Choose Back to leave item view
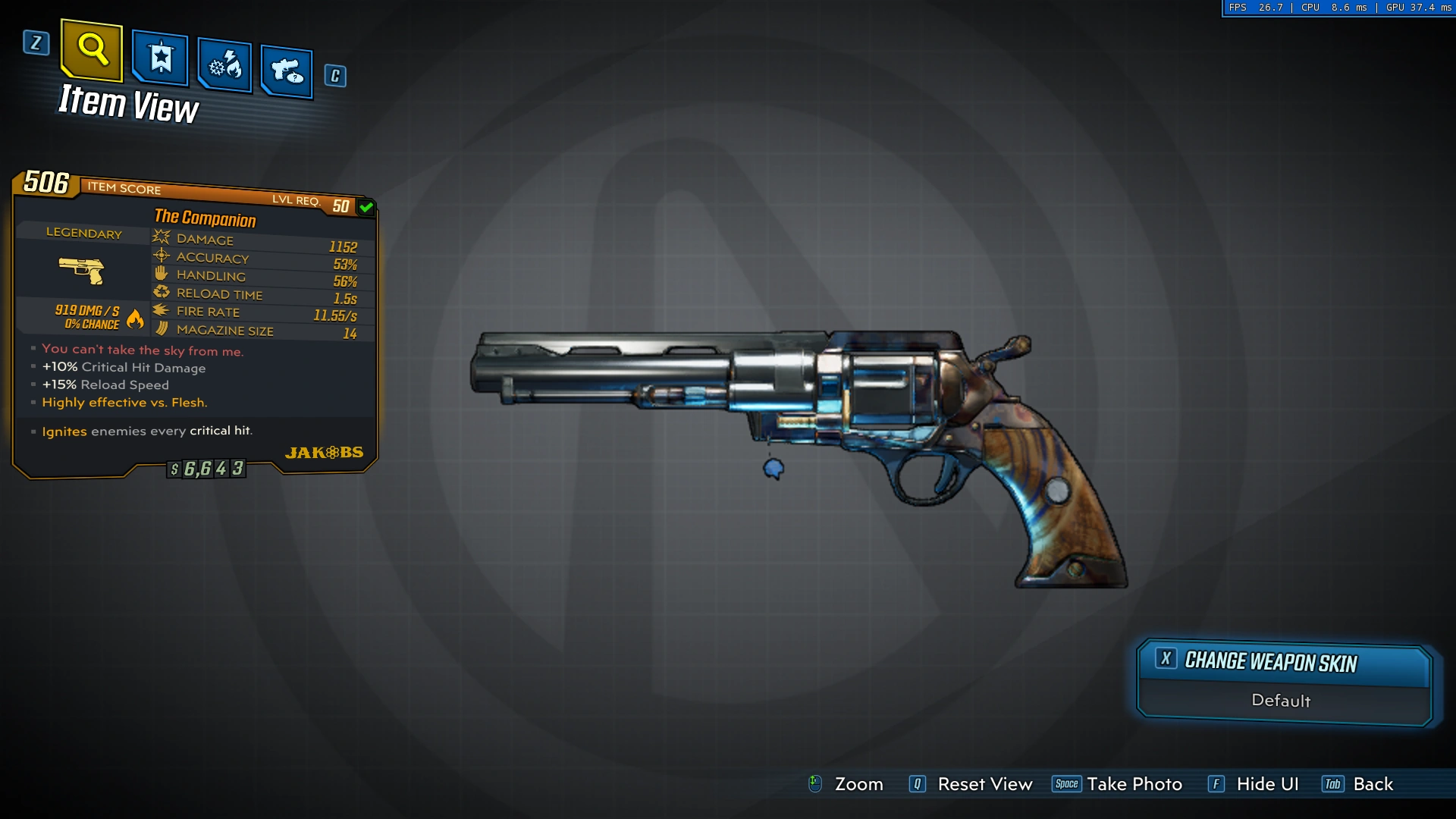This screenshot has width=1456, height=819. pyautogui.click(x=1358, y=784)
